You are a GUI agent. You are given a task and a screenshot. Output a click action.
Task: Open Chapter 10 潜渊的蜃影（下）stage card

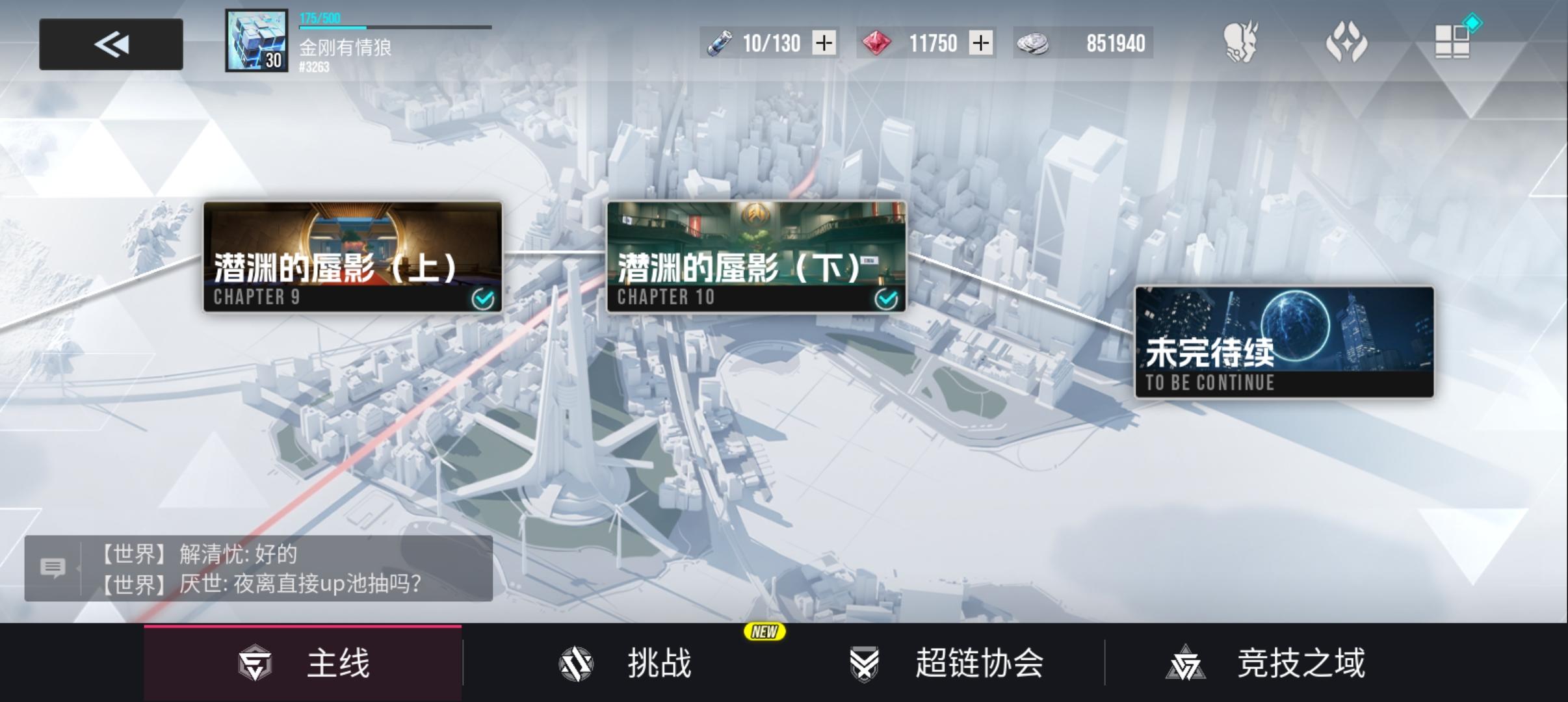[x=756, y=257]
